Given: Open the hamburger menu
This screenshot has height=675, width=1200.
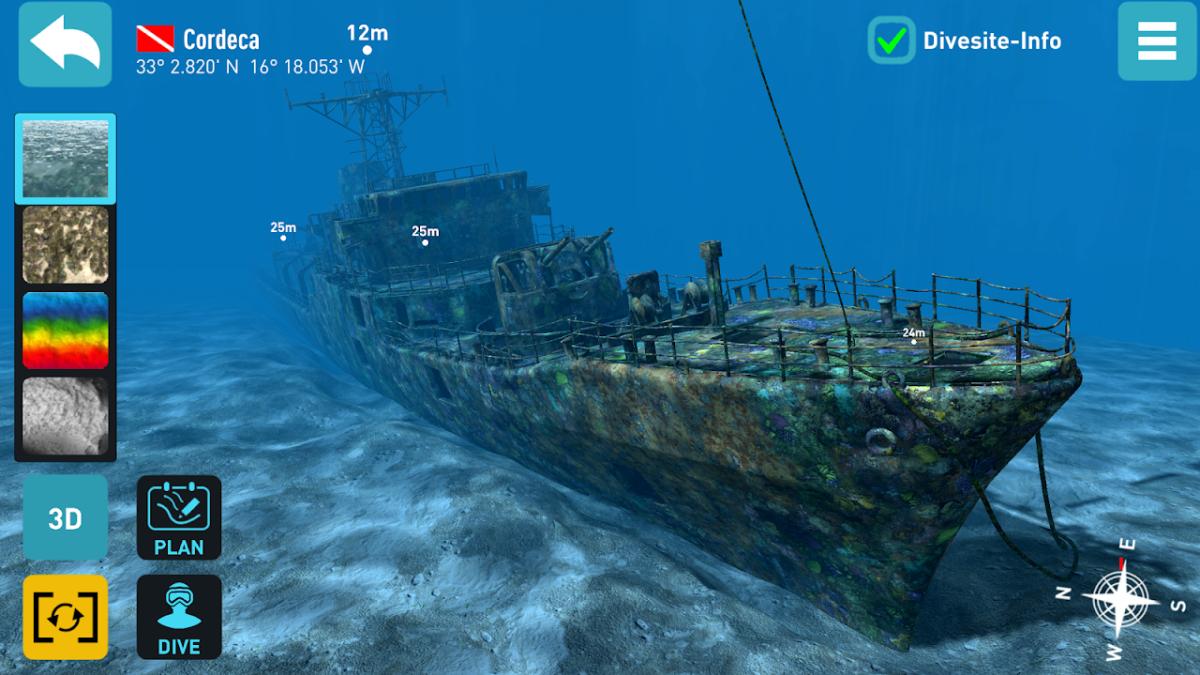Looking at the screenshot, I should click(1157, 41).
